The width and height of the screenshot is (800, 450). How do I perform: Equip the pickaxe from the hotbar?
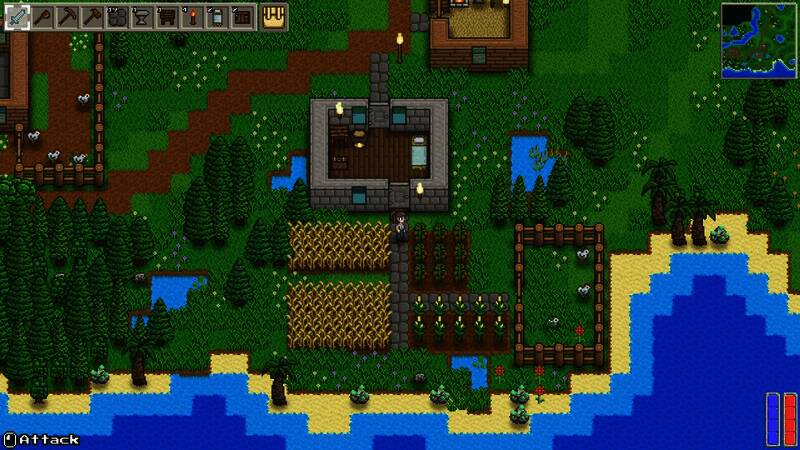[67, 17]
